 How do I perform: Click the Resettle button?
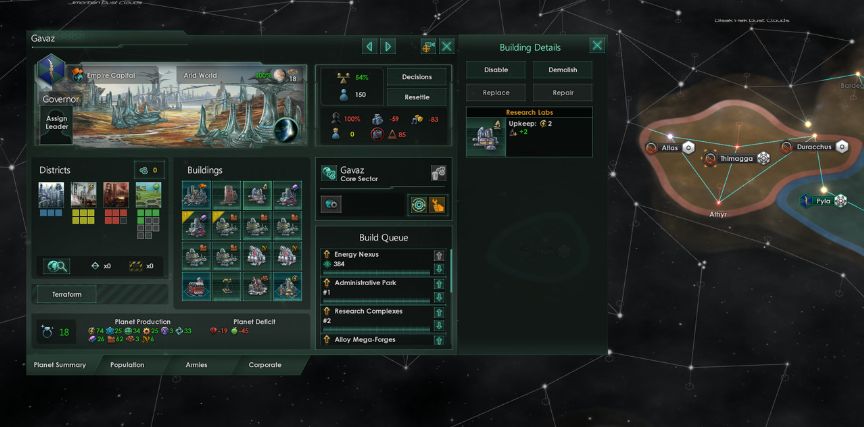pyautogui.click(x=416, y=97)
